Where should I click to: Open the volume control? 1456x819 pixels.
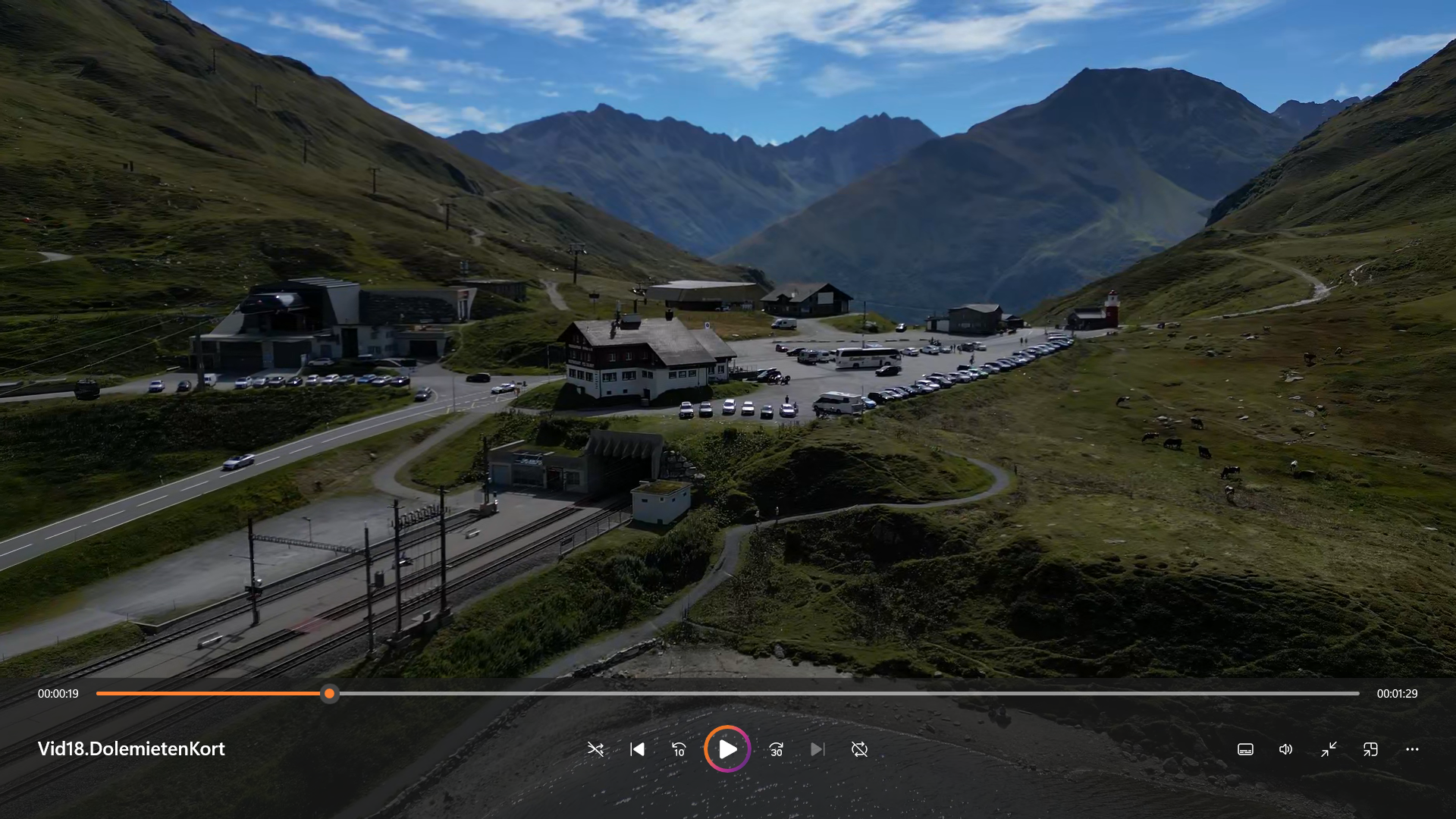pyautogui.click(x=1286, y=749)
